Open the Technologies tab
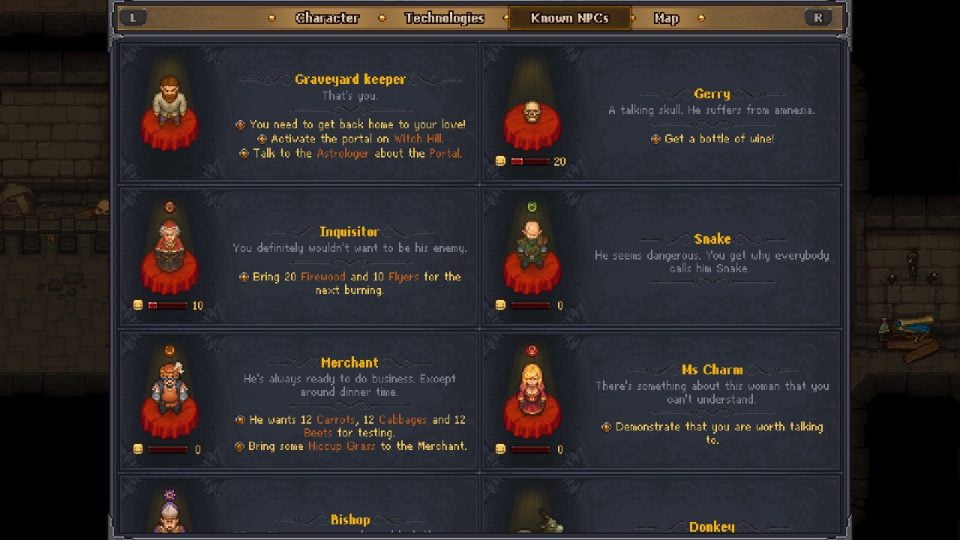 click(444, 18)
